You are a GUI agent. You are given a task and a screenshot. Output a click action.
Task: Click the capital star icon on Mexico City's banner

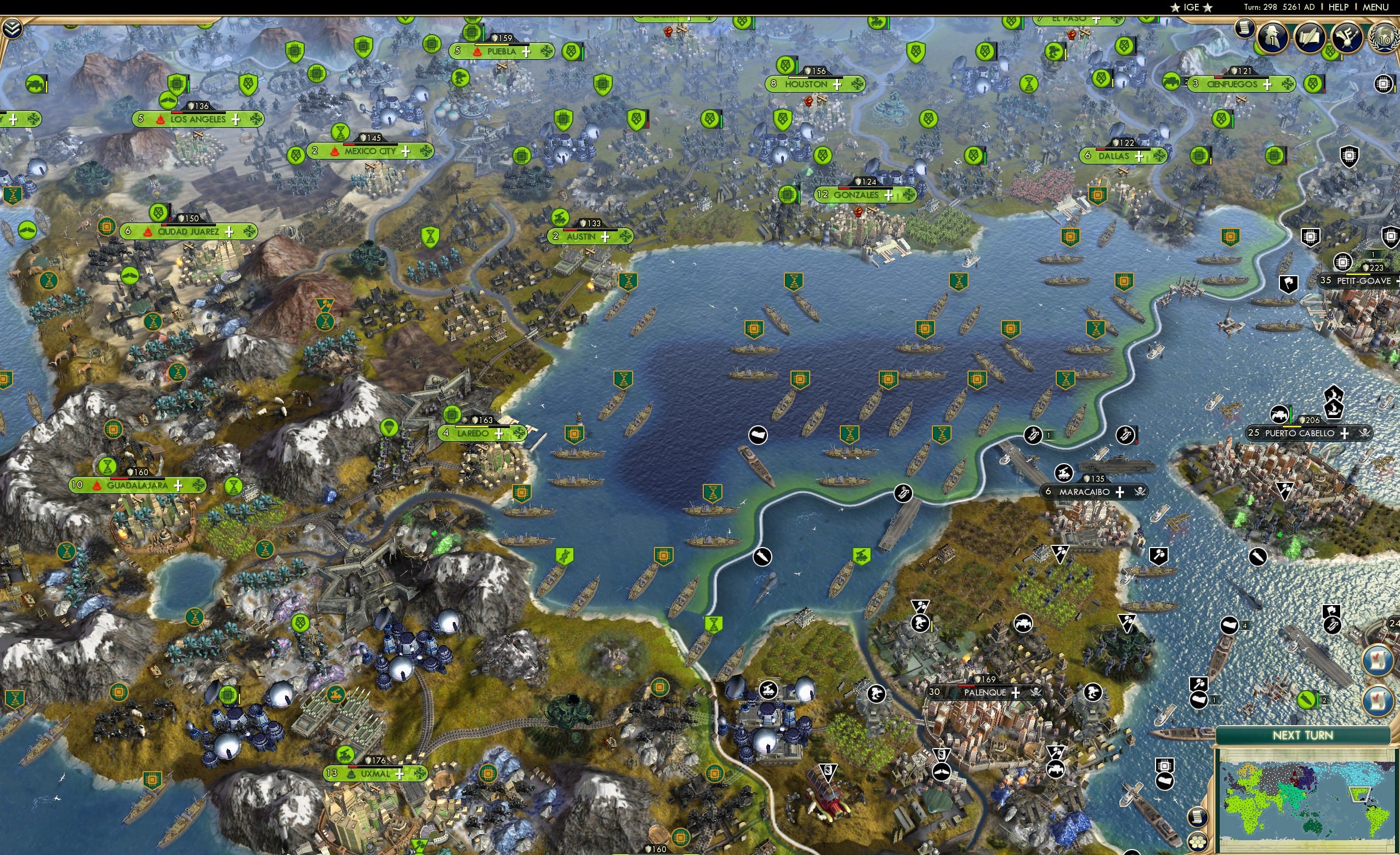(x=335, y=153)
